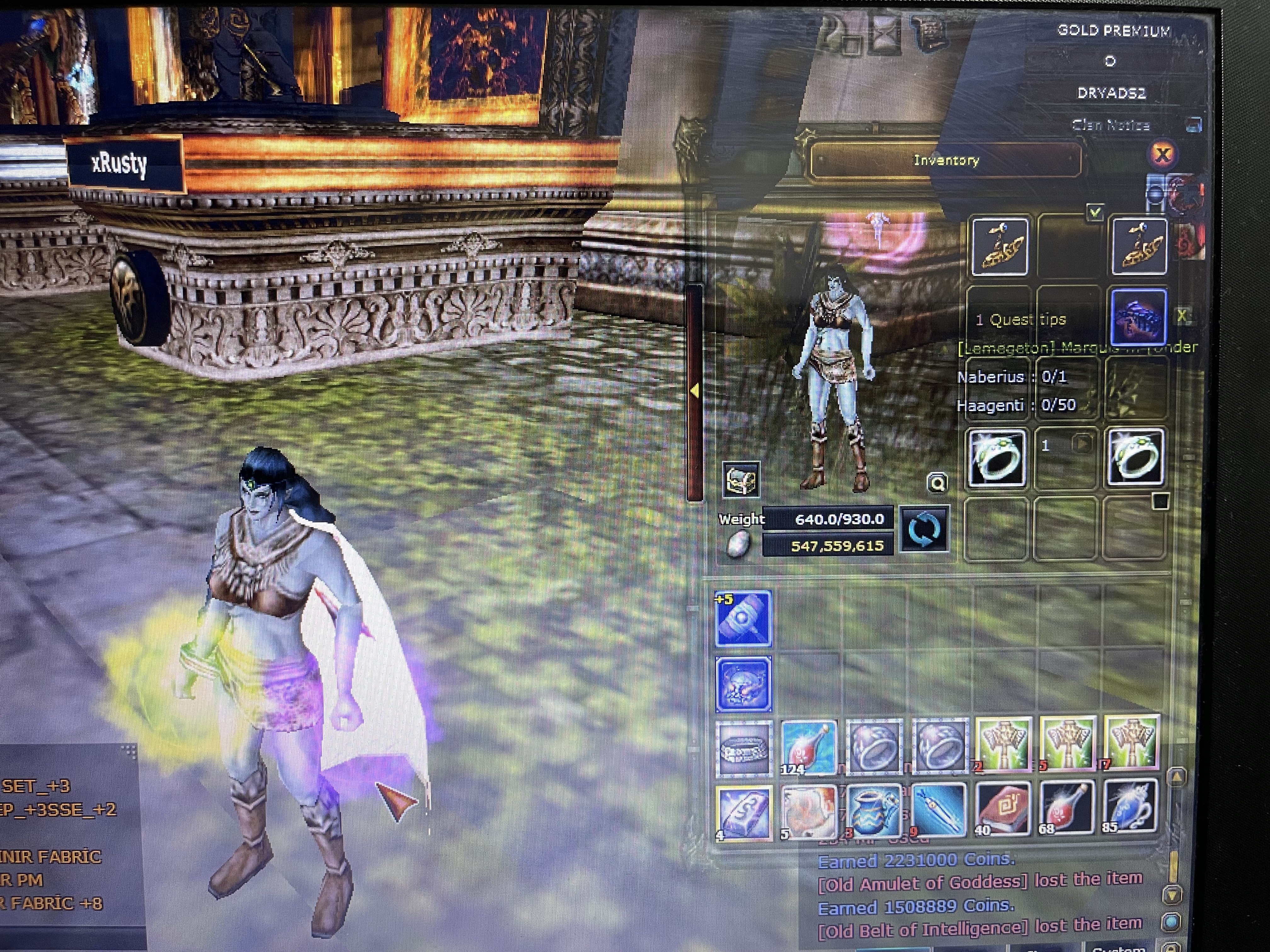Open the Clan Notice entry
The image size is (1270, 952).
pyautogui.click(x=1112, y=125)
